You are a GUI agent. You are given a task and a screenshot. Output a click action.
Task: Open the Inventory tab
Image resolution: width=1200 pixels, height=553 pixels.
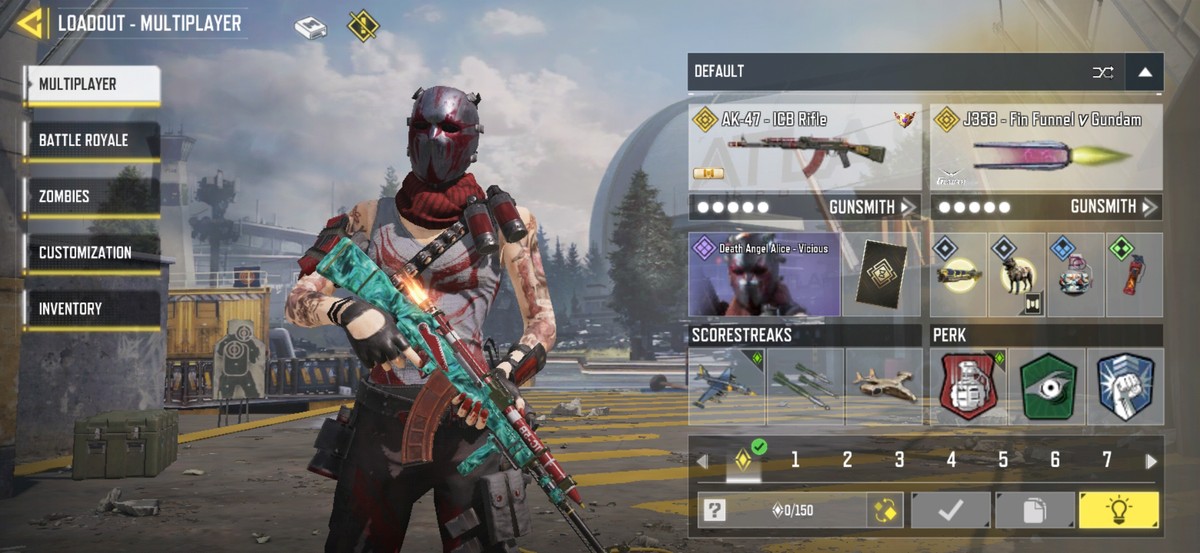(x=92, y=309)
